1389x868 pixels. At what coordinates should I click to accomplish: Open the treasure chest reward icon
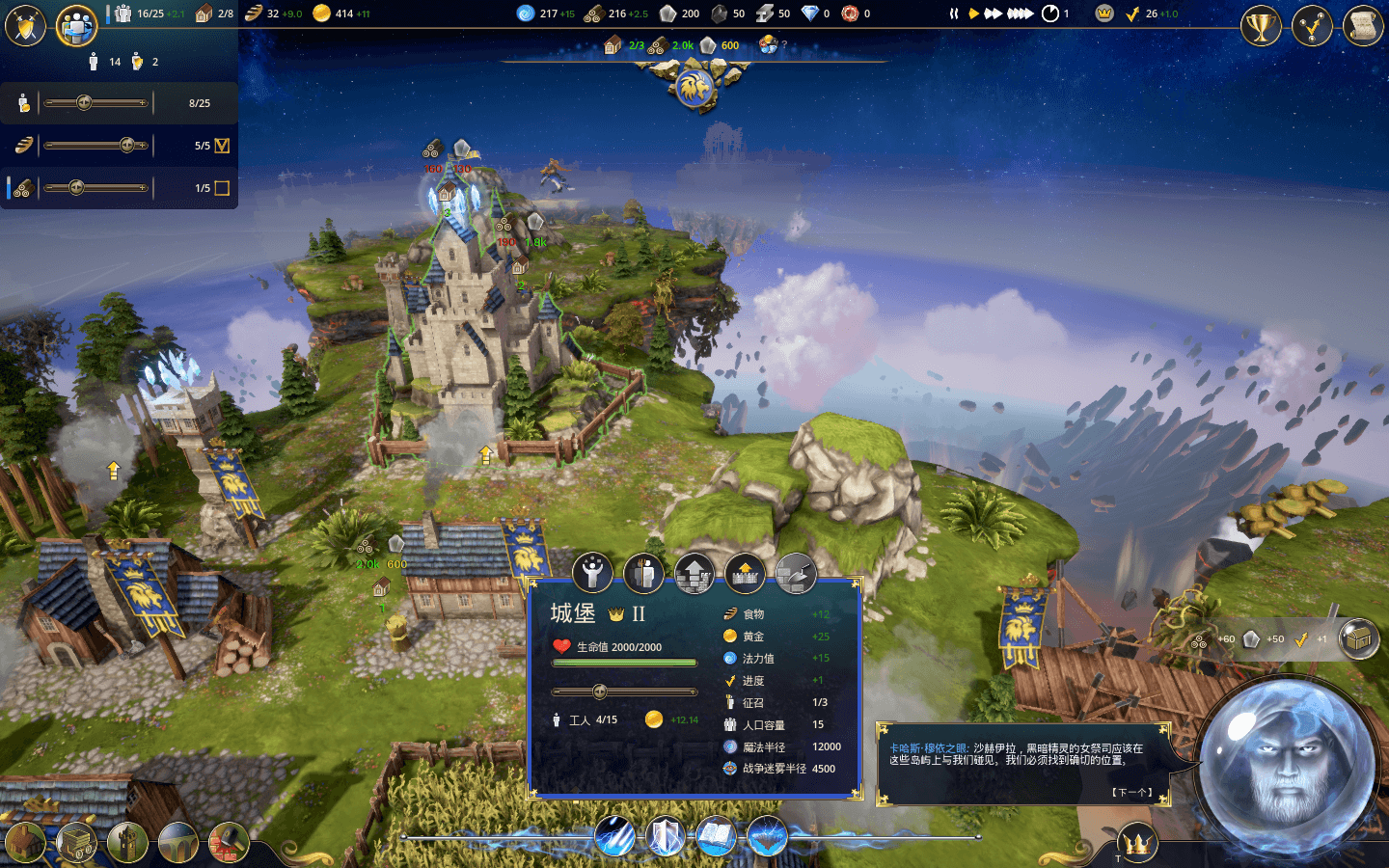pyautogui.click(x=1359, y=638)
